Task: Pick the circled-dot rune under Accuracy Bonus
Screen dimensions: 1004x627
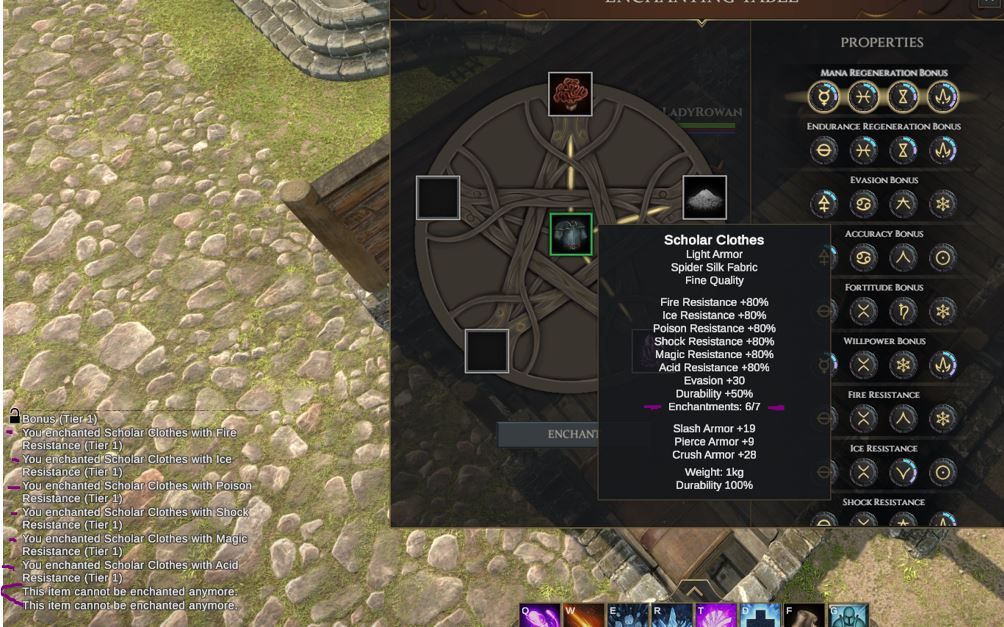Action: tap(942, 257)
